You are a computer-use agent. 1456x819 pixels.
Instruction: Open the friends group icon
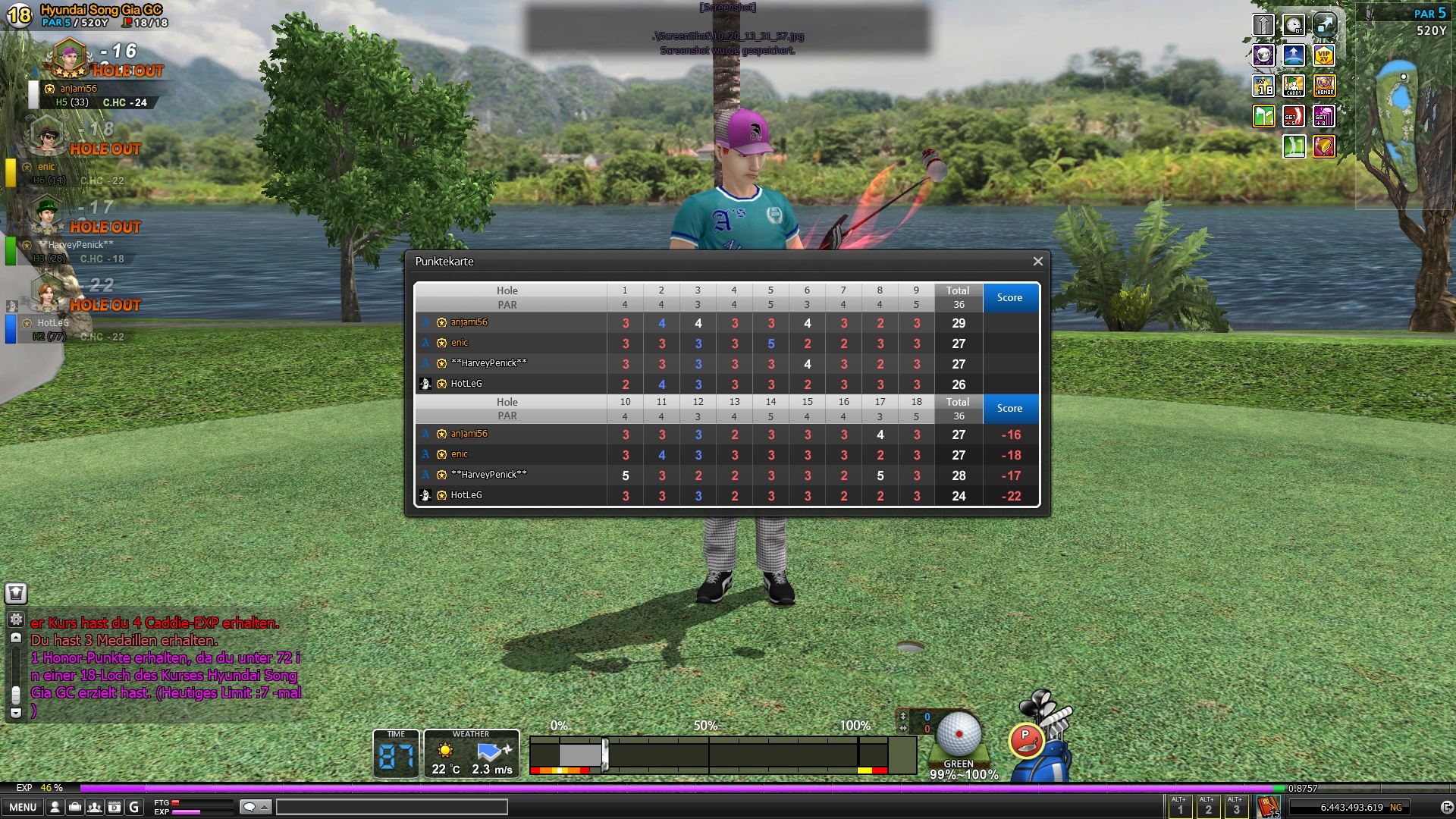pyautogui.click(x=95, y=807)
